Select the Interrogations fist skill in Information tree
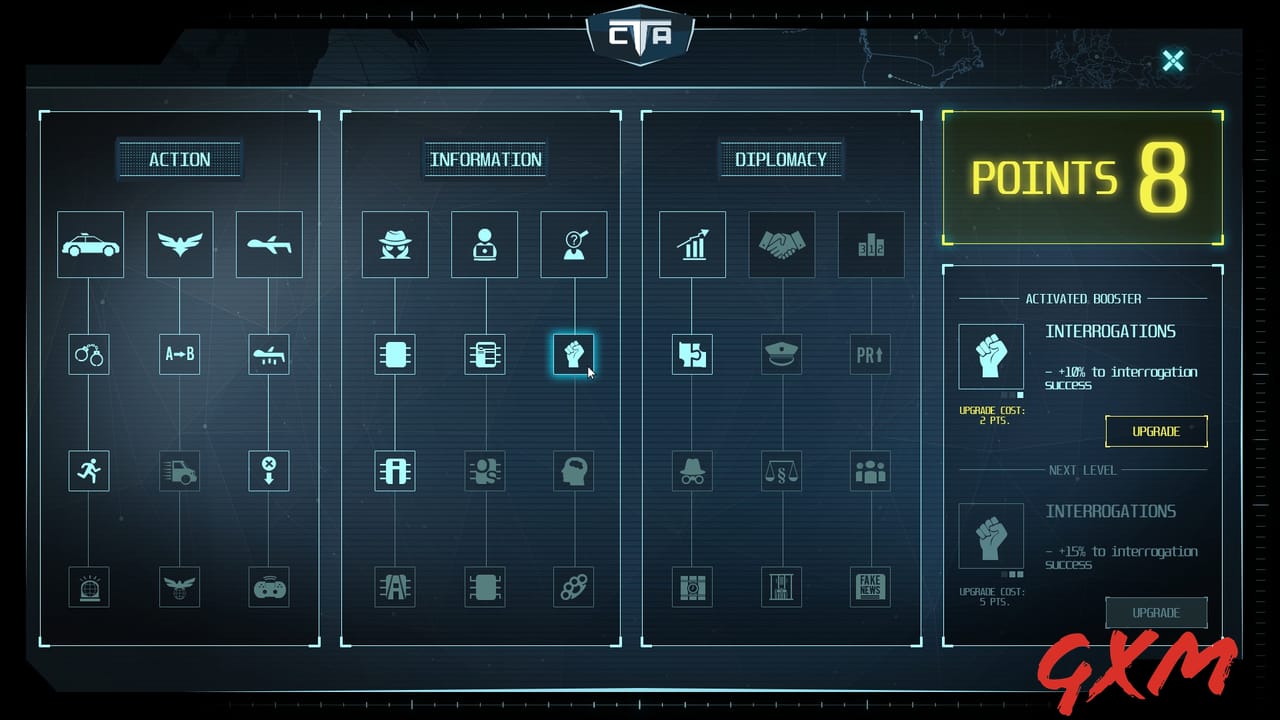The image size is (1280, 720). 574,354
